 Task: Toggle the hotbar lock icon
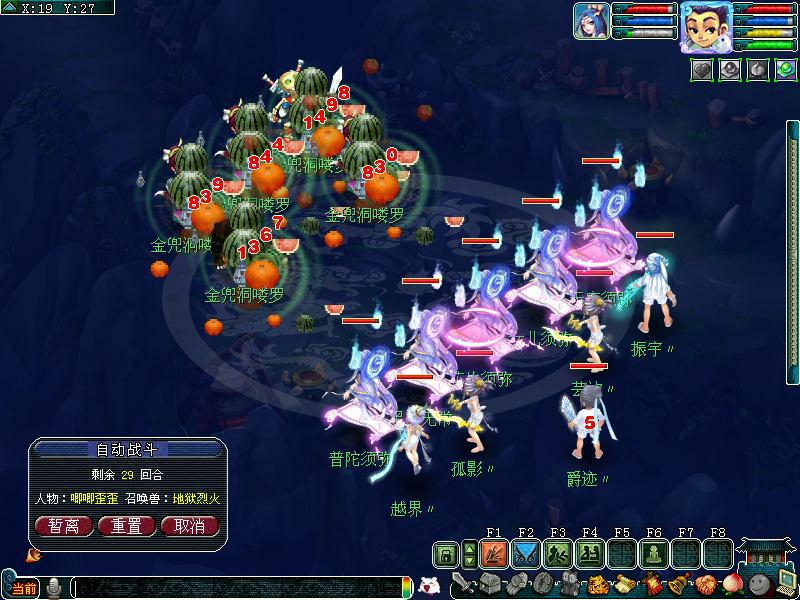coord(446,553)
